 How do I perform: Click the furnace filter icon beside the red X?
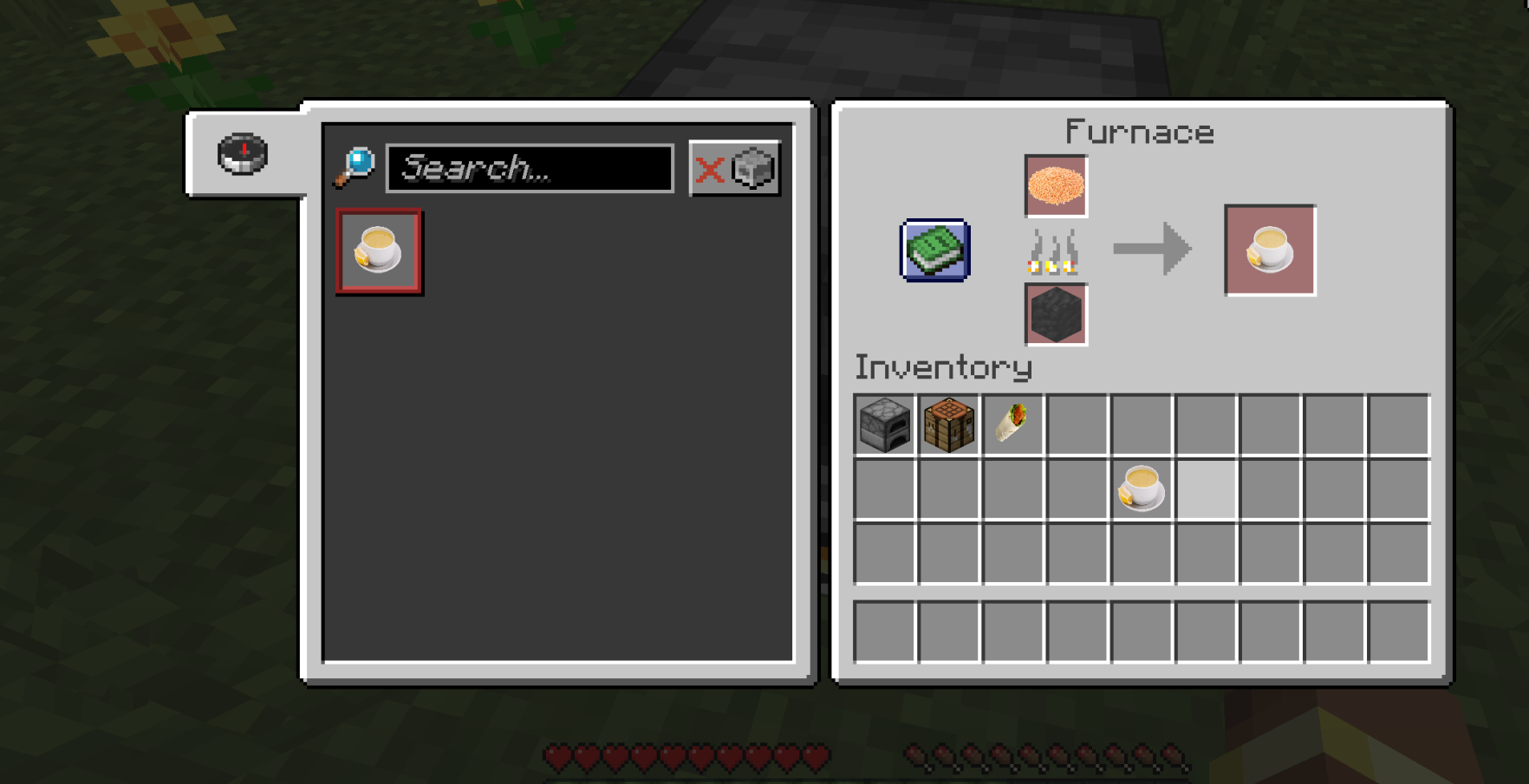752,169
